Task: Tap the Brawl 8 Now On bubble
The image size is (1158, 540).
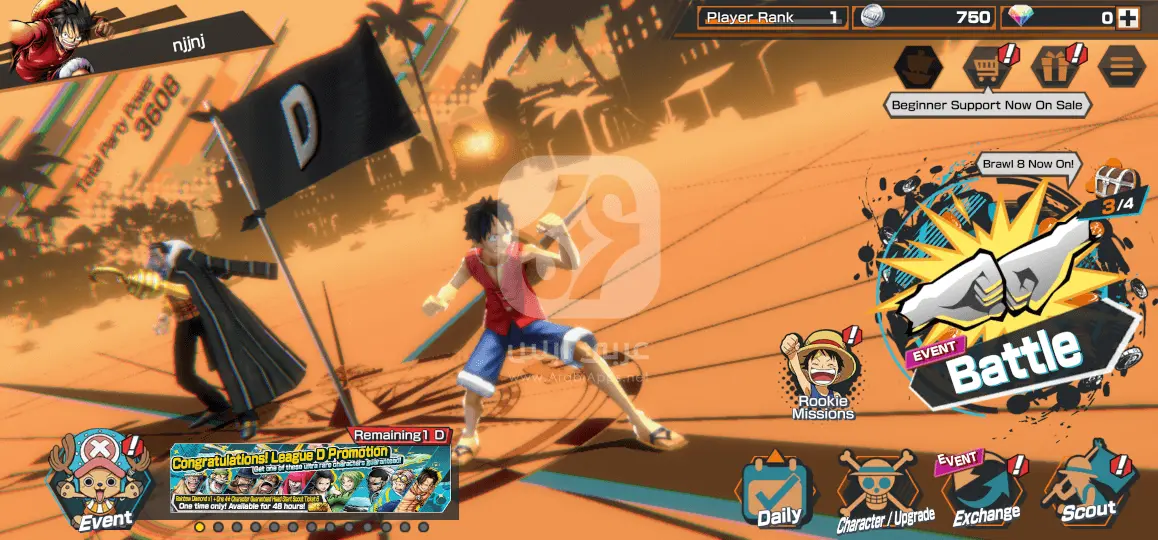Action: coord(1028,164)
